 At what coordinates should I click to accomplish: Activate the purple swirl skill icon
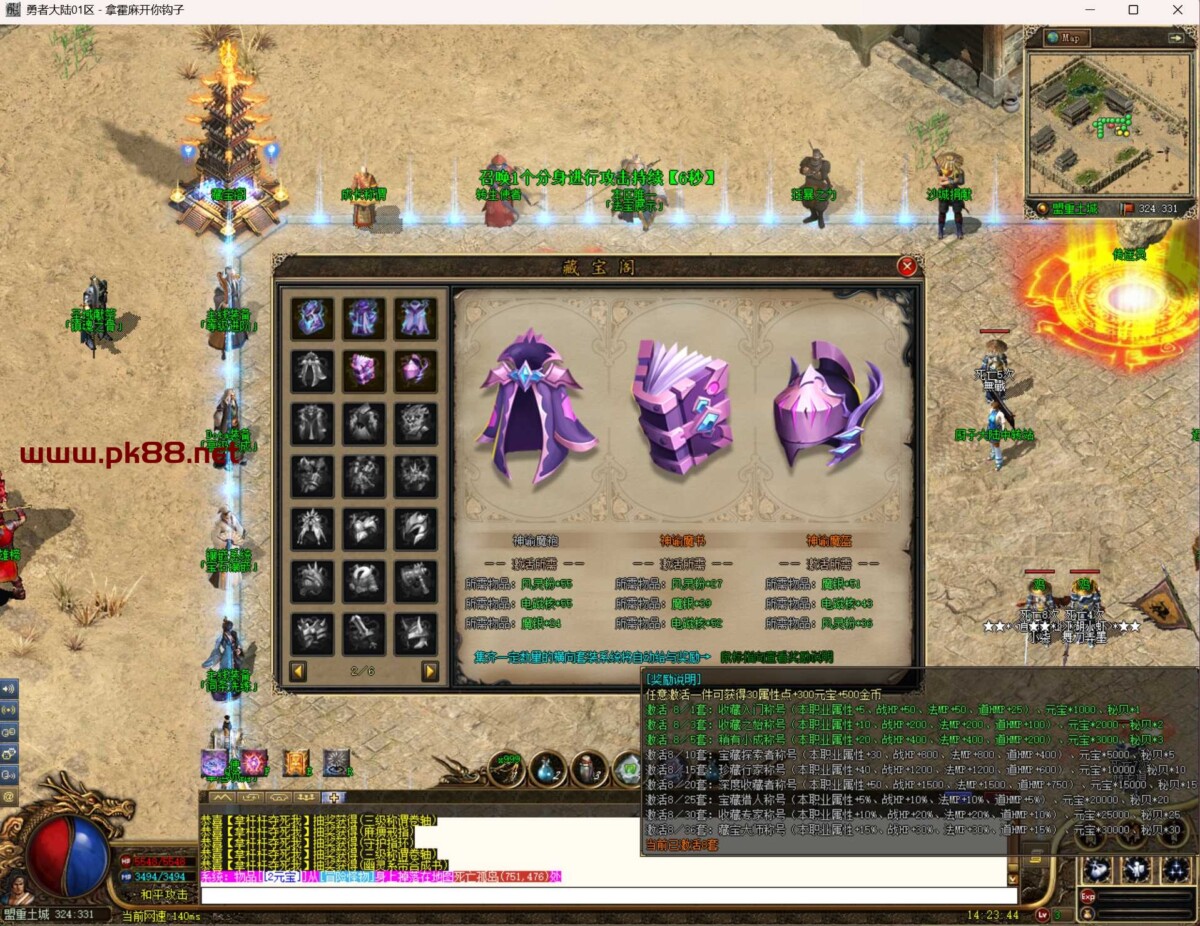[215, 764]
